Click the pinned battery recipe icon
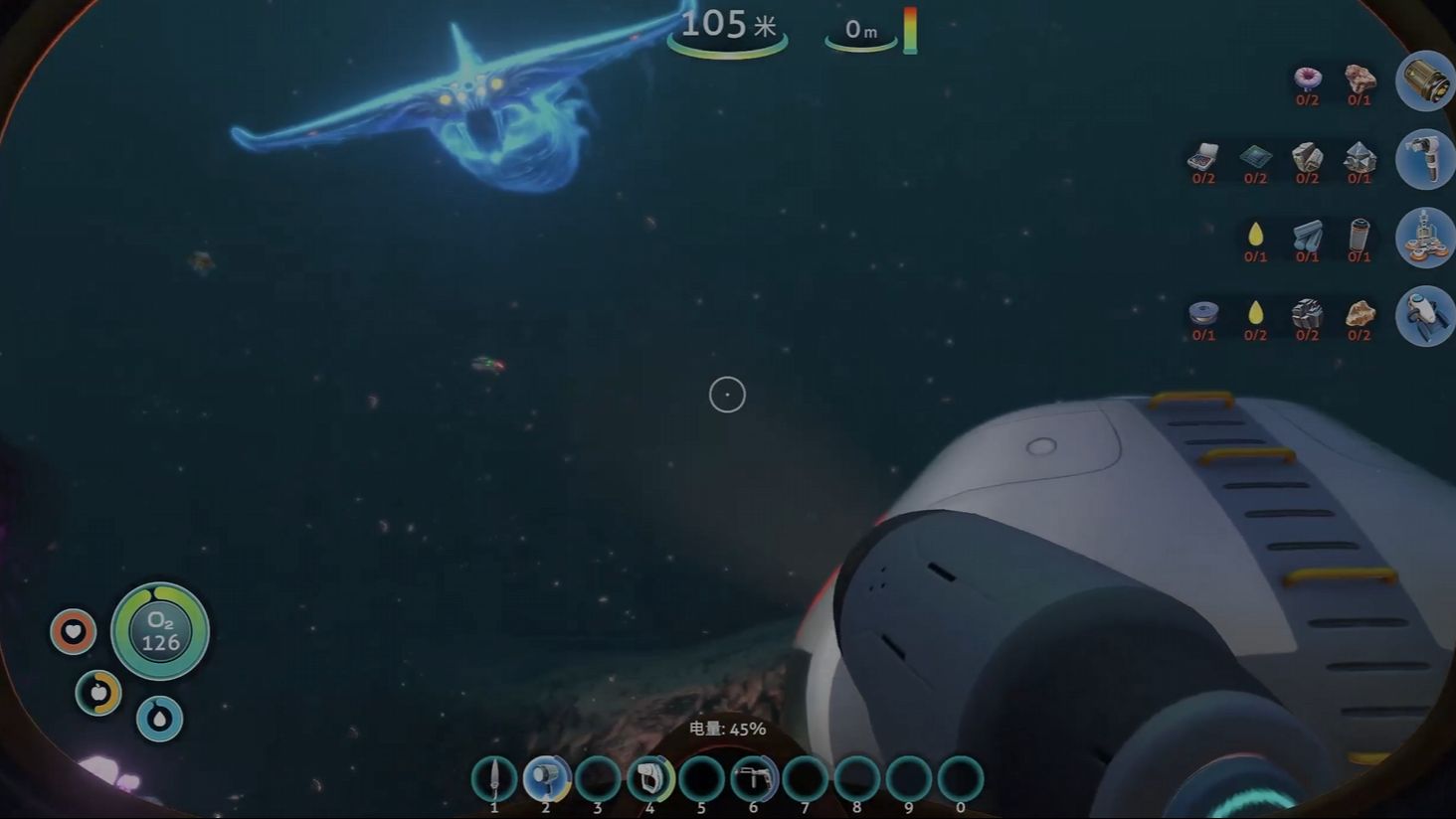 click(x=1424, y=81)
